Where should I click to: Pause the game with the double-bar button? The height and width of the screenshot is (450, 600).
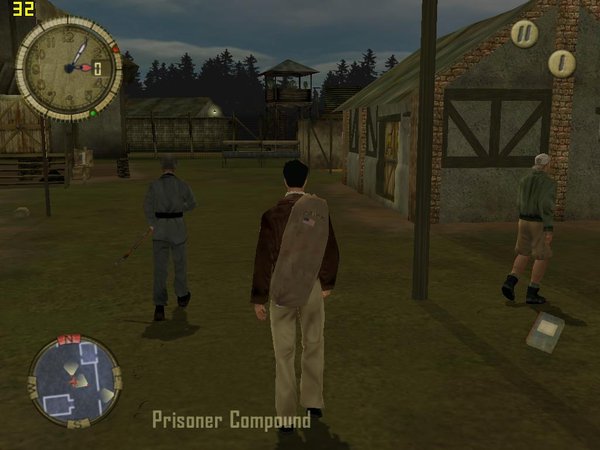524,33
